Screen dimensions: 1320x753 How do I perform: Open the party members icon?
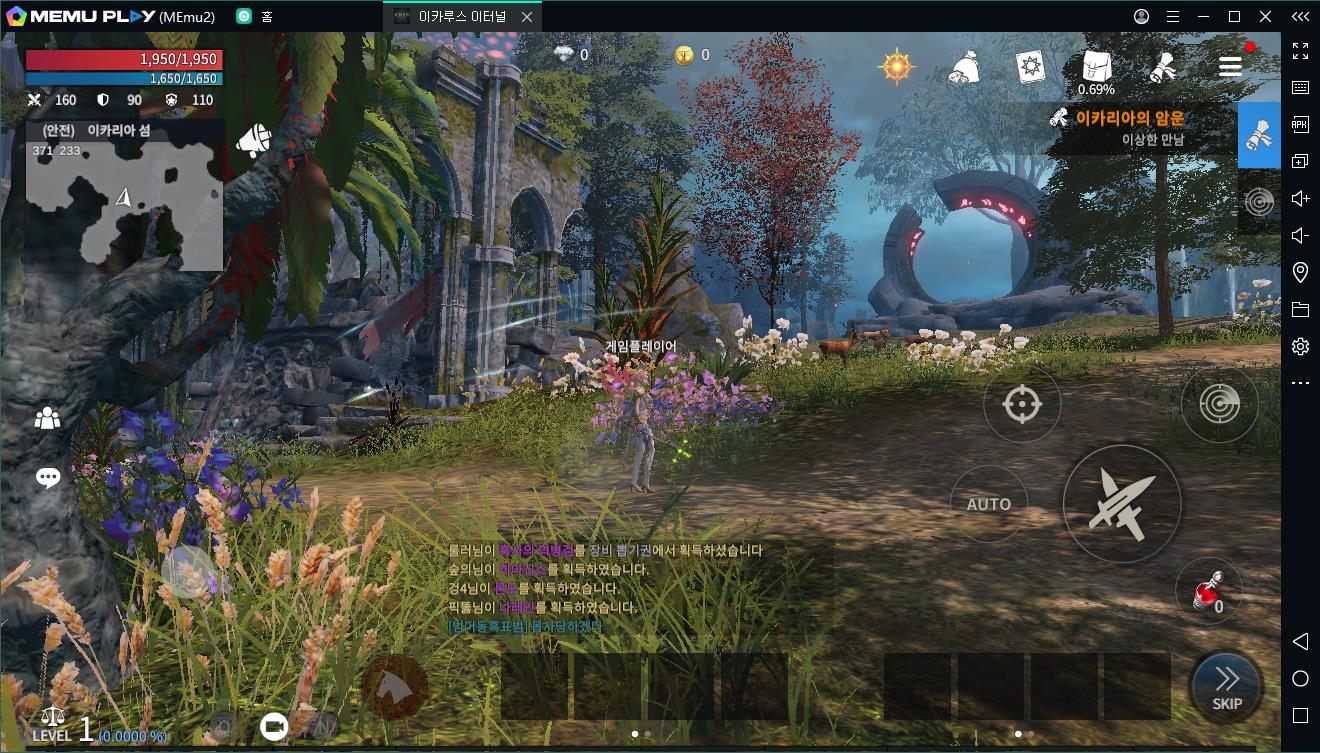click(x=47, y=419)
